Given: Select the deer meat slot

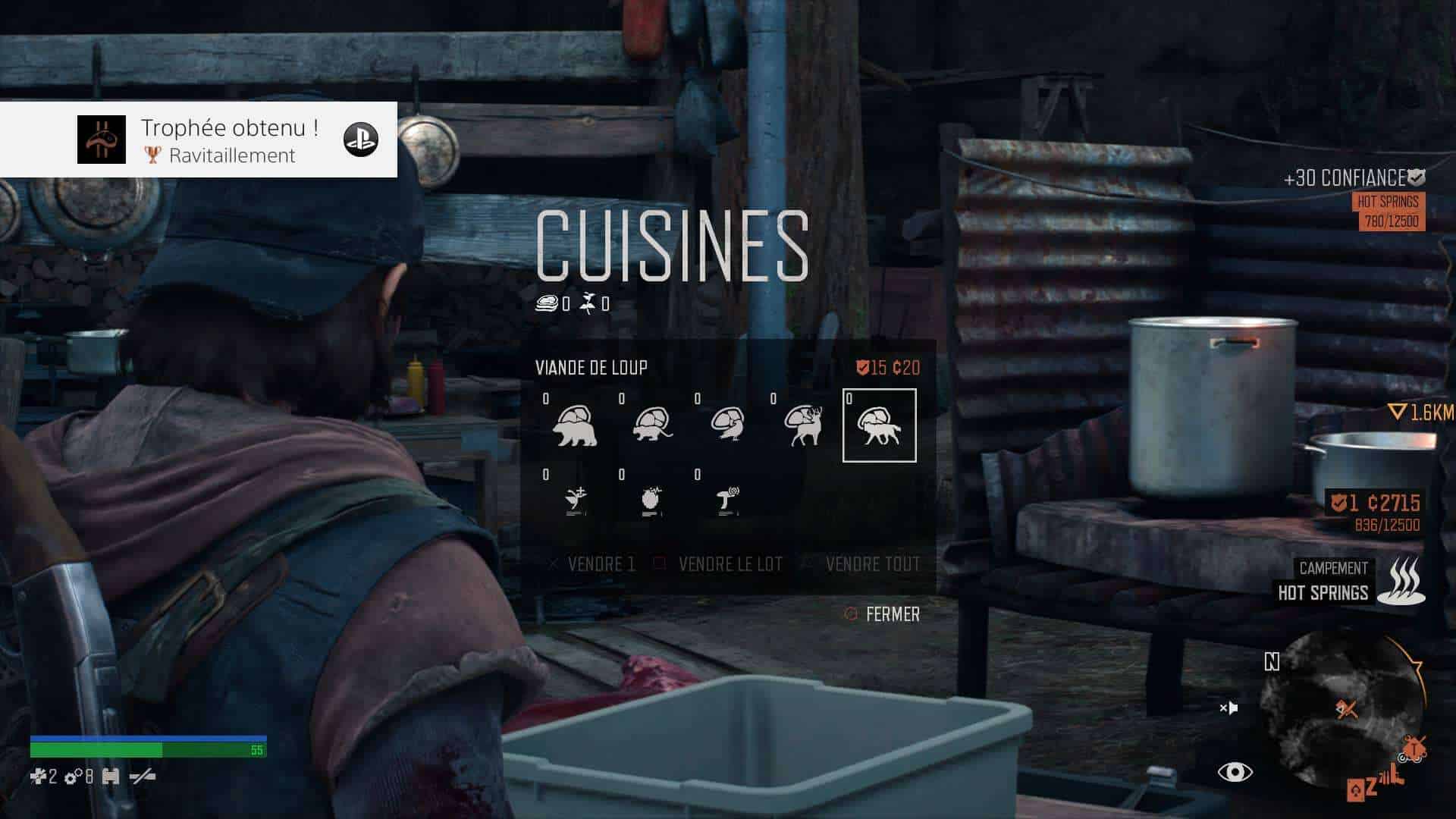Looking at the screenshot, I should 804,425.
